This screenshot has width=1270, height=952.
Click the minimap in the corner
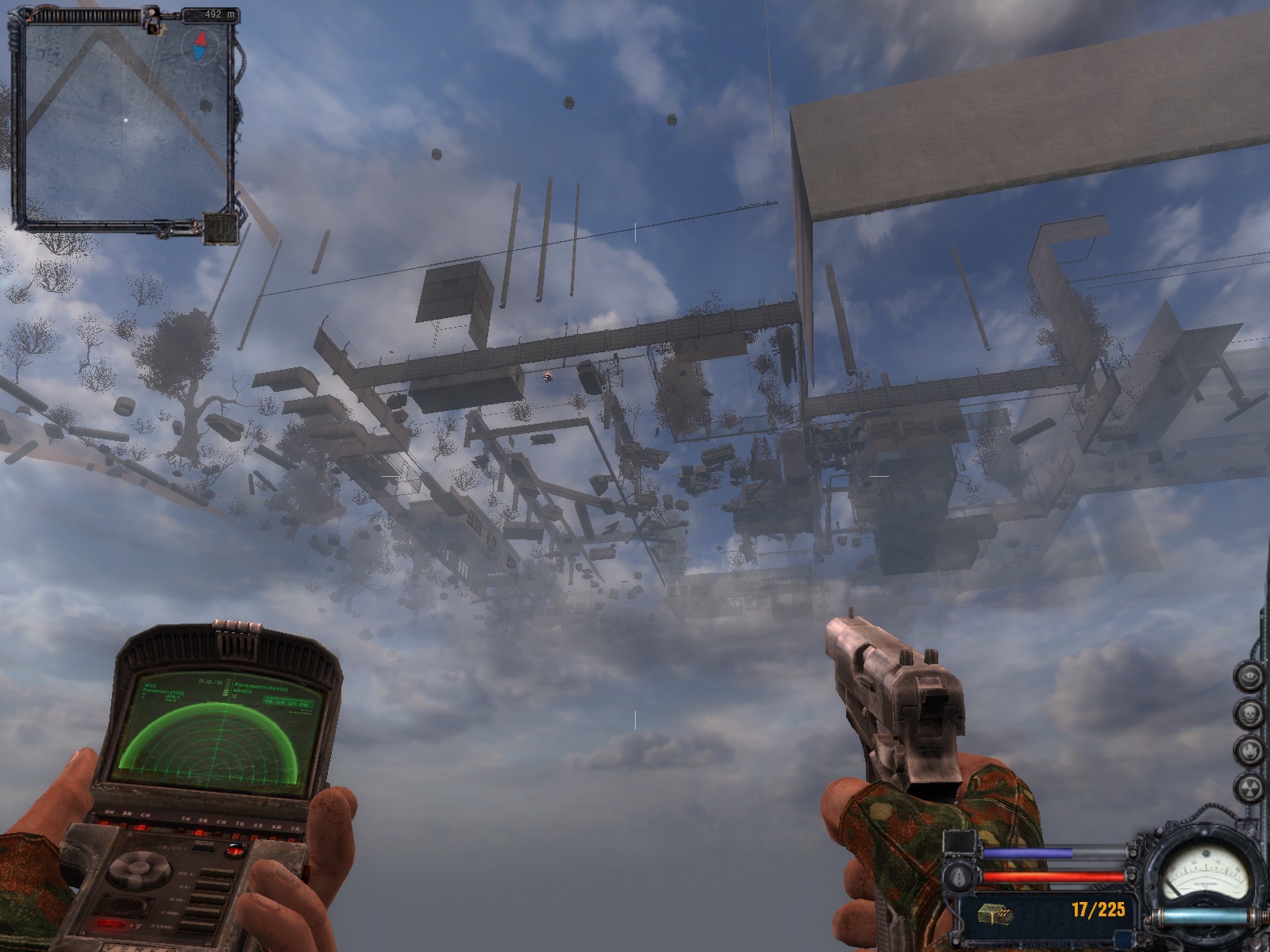coord(125,121)
